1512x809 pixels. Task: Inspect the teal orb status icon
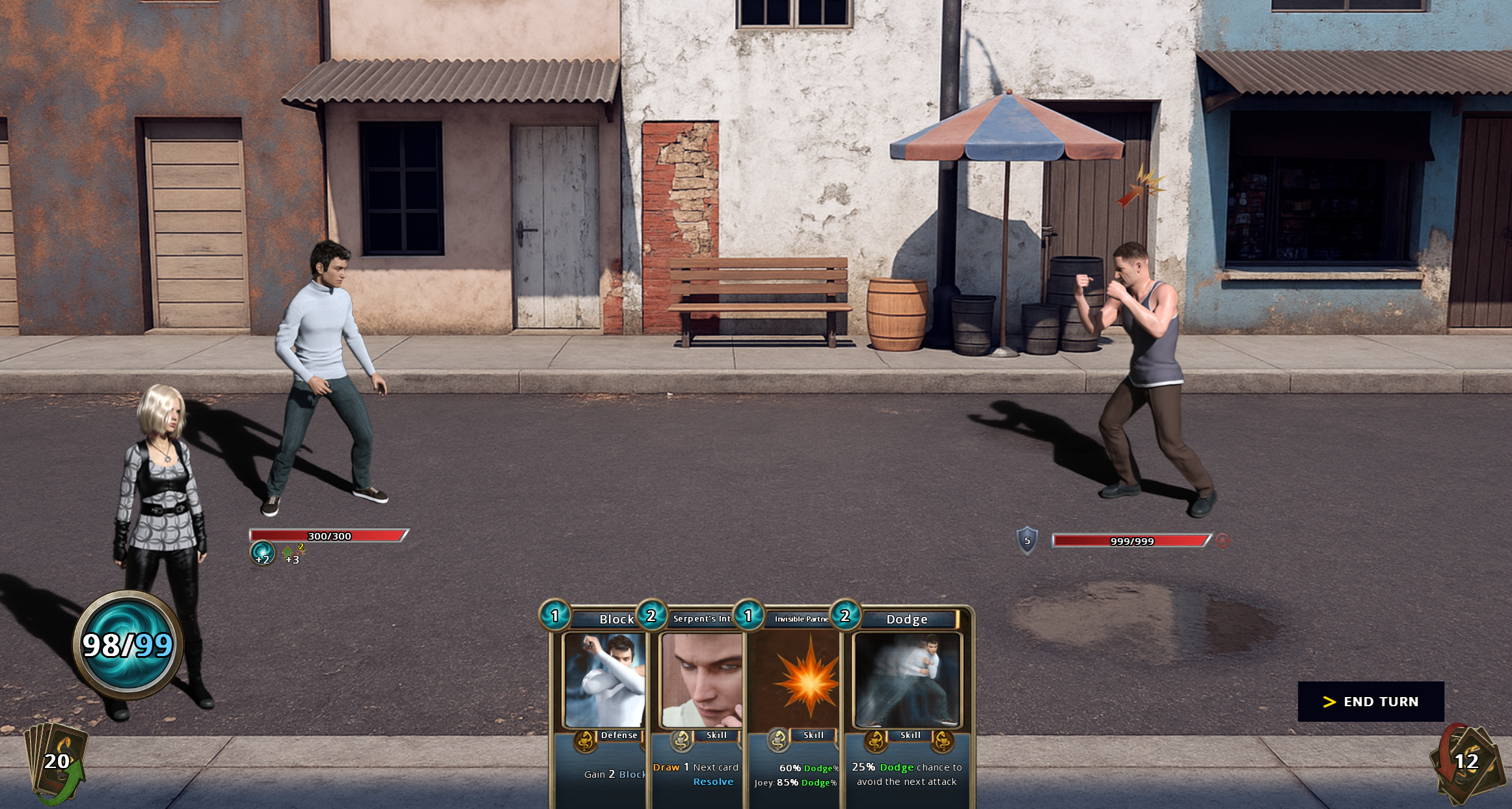pos(262,554)
